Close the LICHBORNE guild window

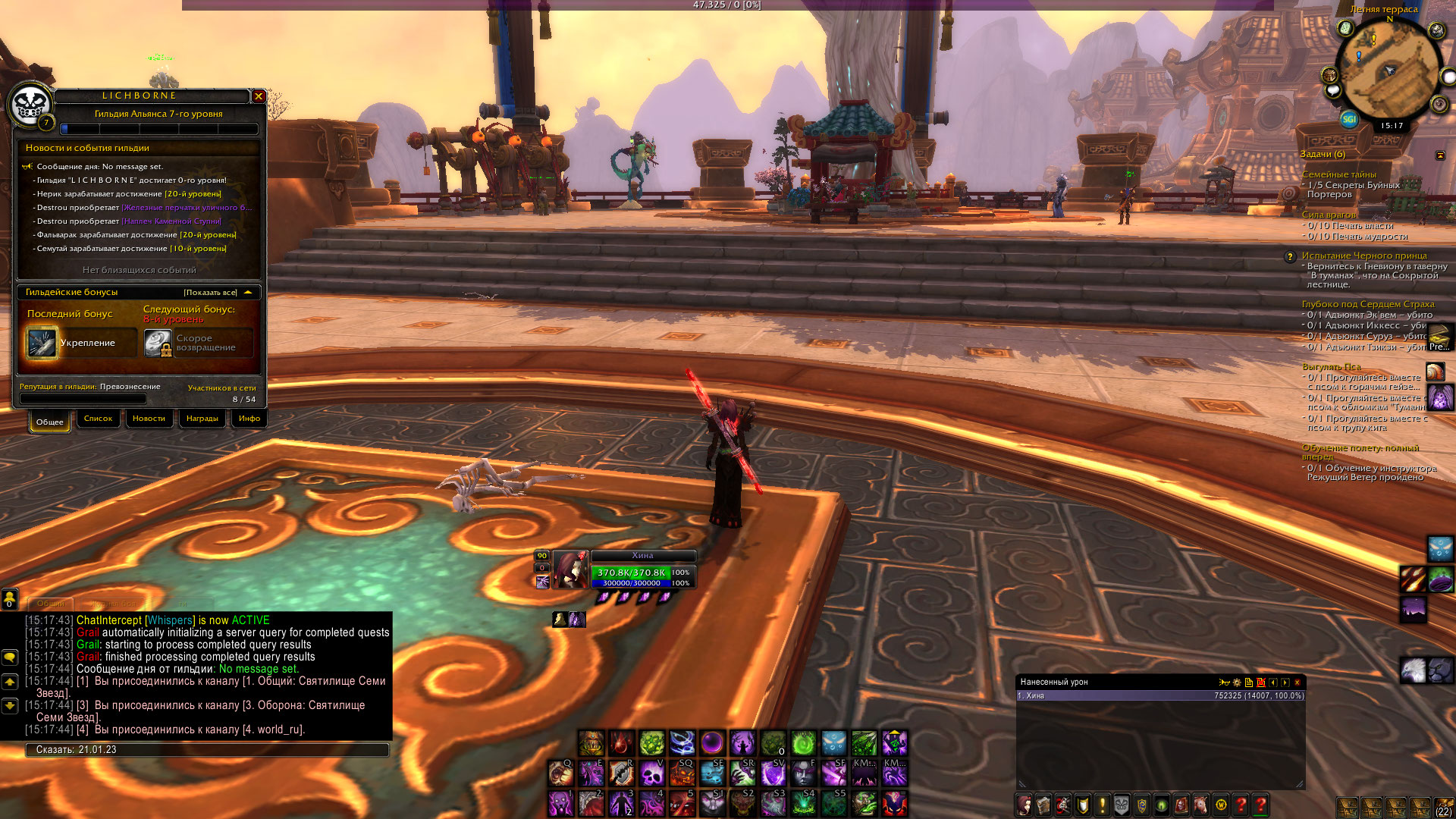259,96
